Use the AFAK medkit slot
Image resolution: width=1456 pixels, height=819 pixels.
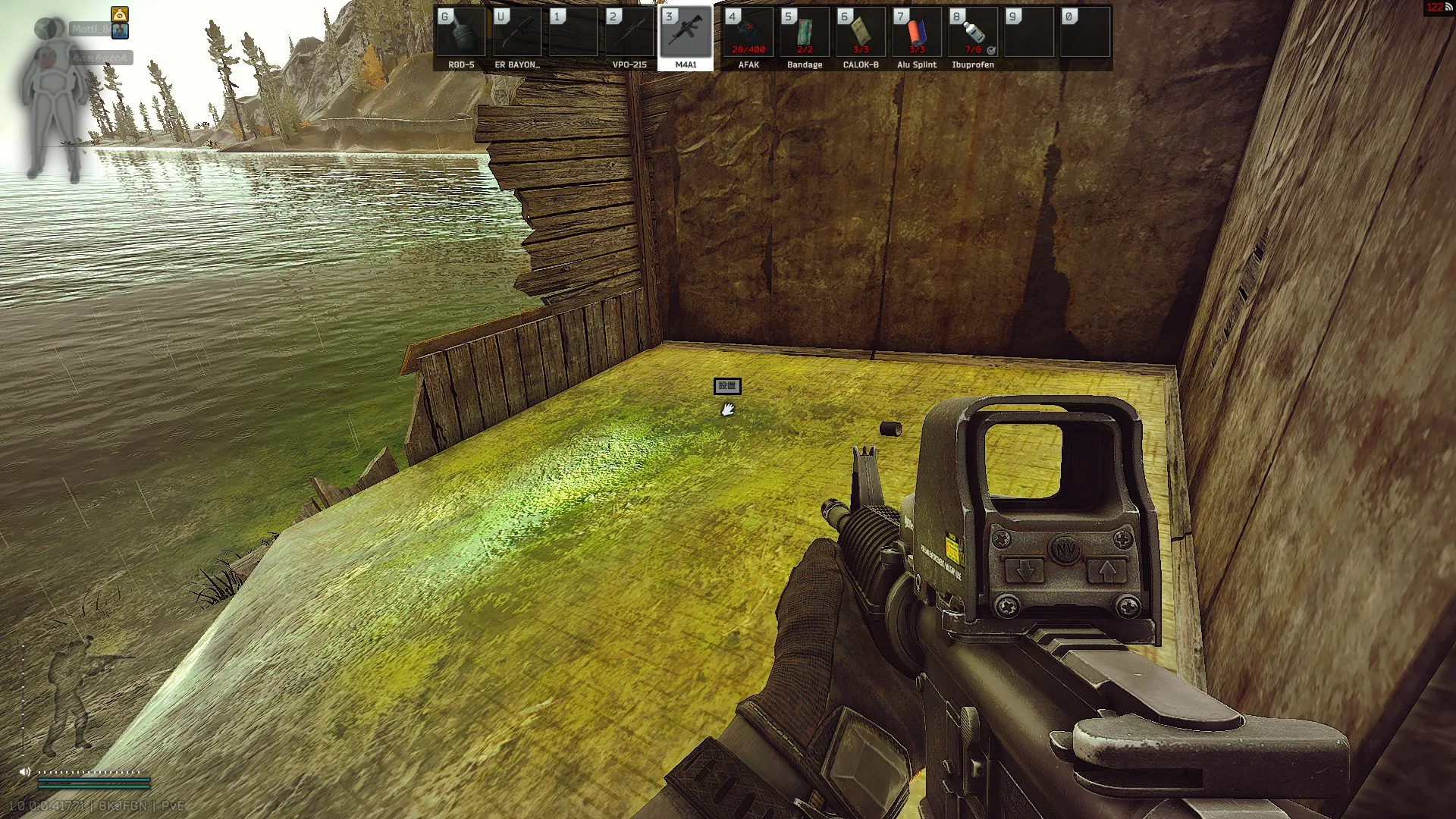click(748, 33)
